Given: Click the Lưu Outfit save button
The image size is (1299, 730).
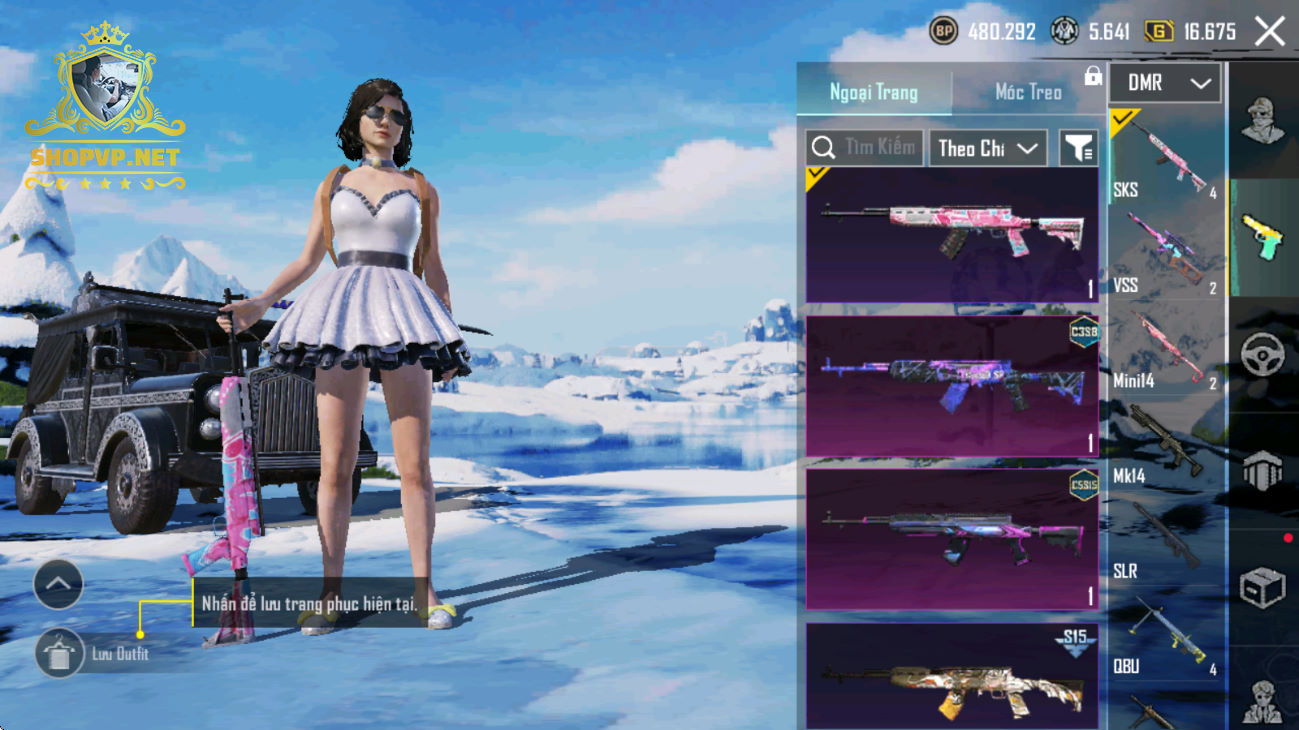Looking at the screenshot, I should (59, 654).
